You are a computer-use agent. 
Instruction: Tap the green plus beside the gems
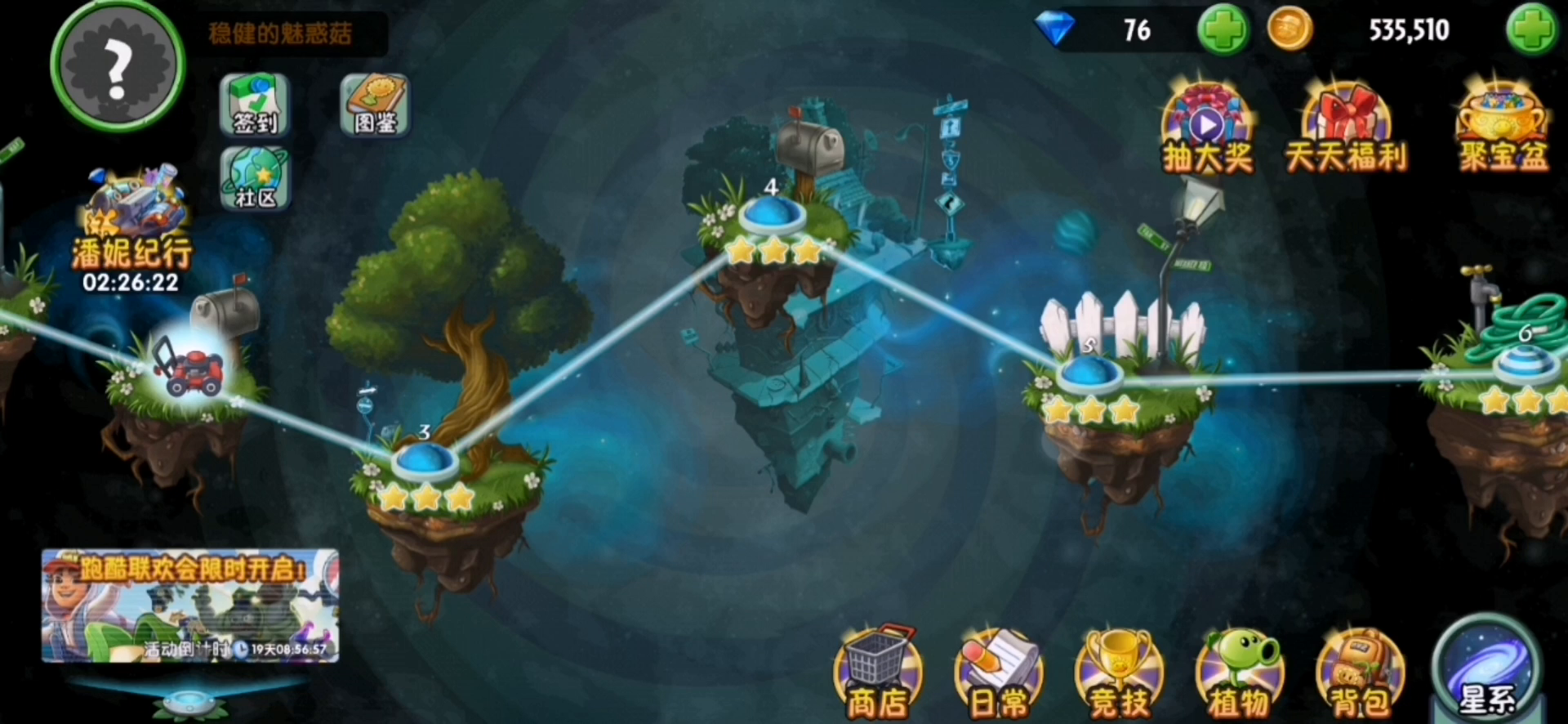tap(1223, 30)
